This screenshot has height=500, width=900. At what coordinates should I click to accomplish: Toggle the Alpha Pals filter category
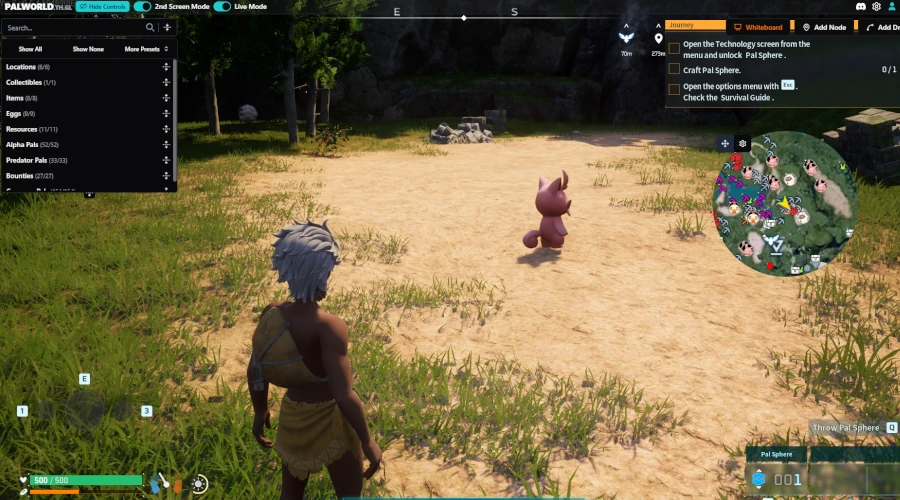click(x=32, y=145)
